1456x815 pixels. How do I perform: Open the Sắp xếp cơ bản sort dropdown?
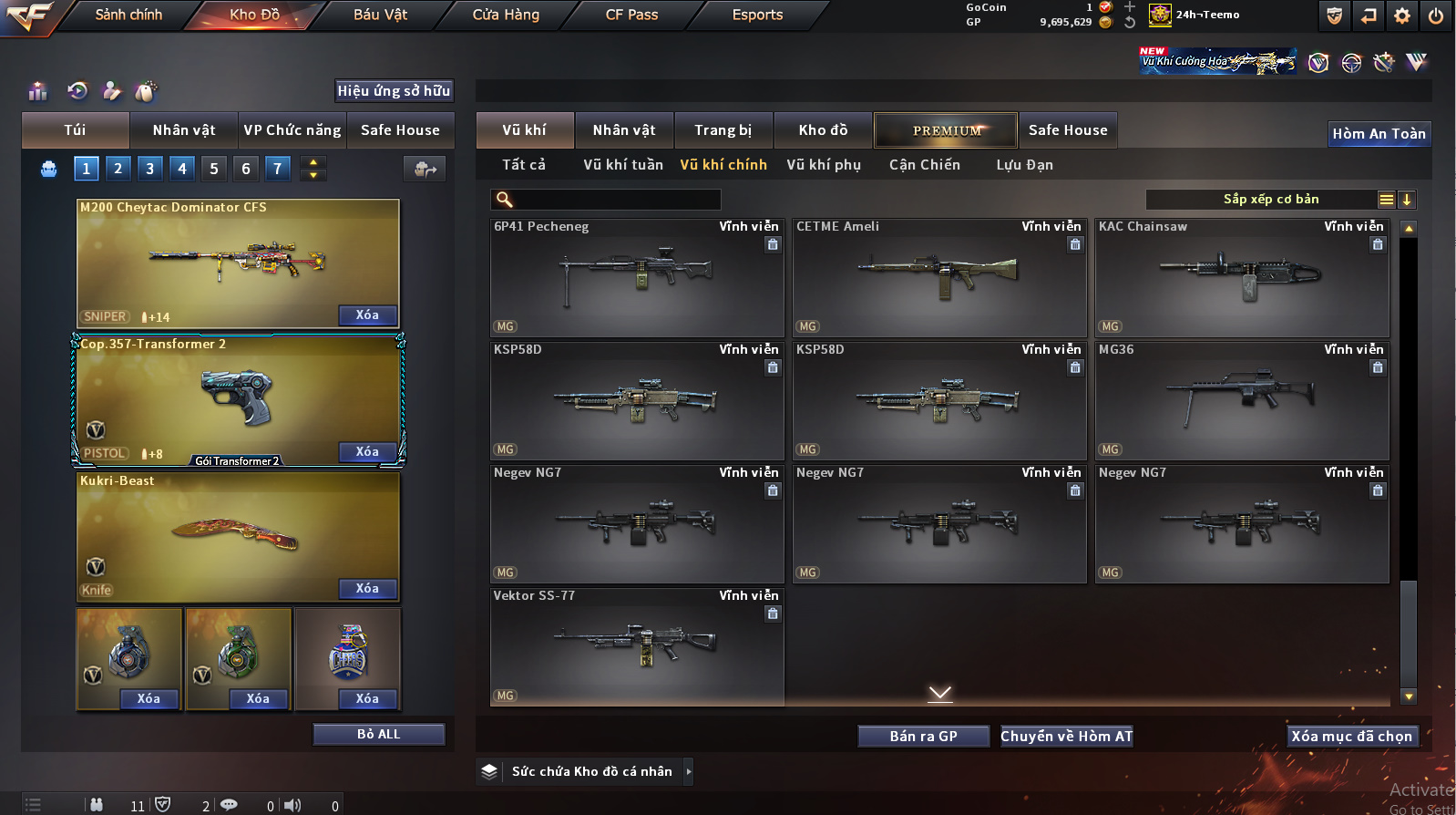[1271, 200]
